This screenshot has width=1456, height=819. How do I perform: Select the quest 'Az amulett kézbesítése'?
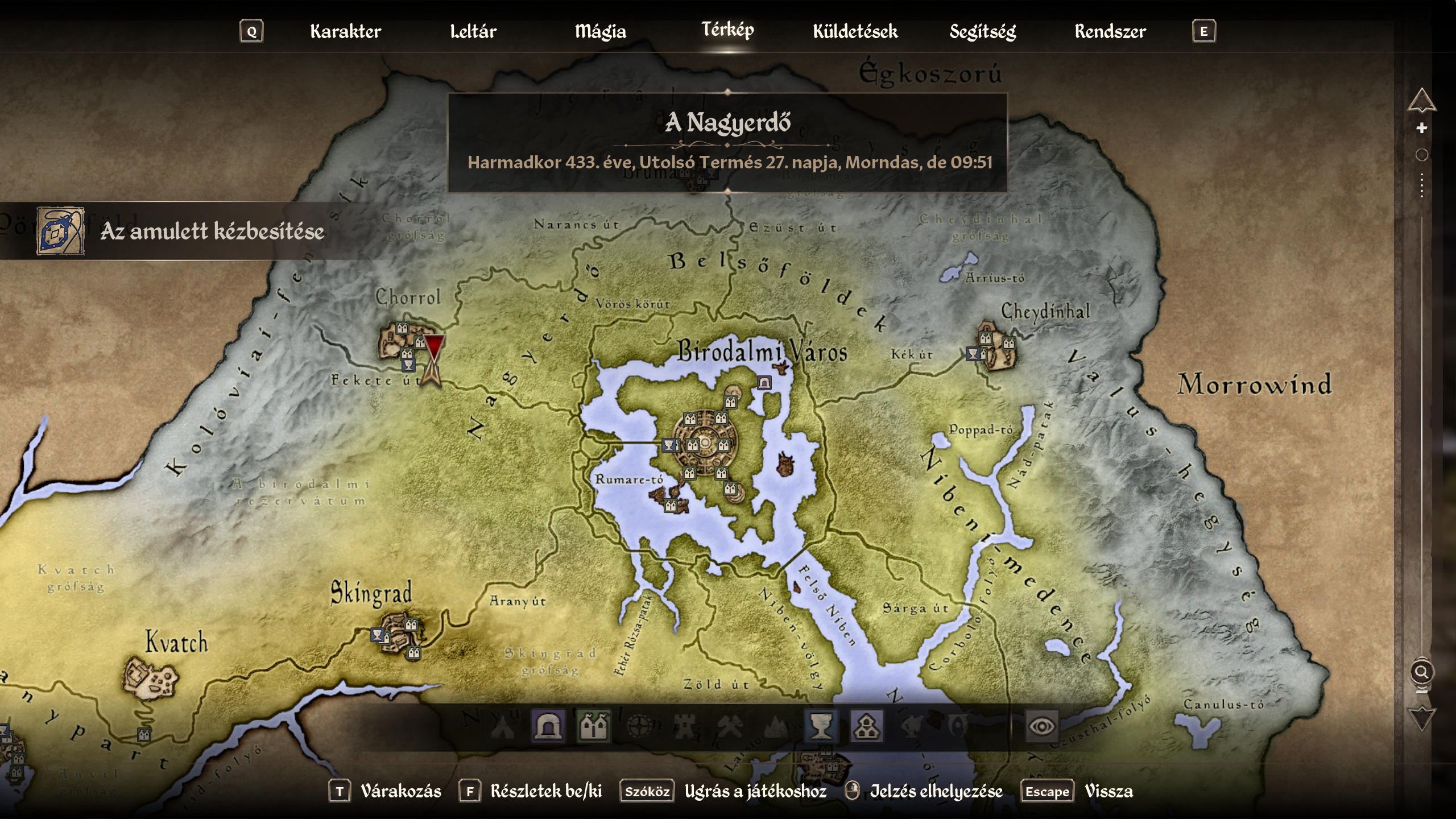coord(210,231)
